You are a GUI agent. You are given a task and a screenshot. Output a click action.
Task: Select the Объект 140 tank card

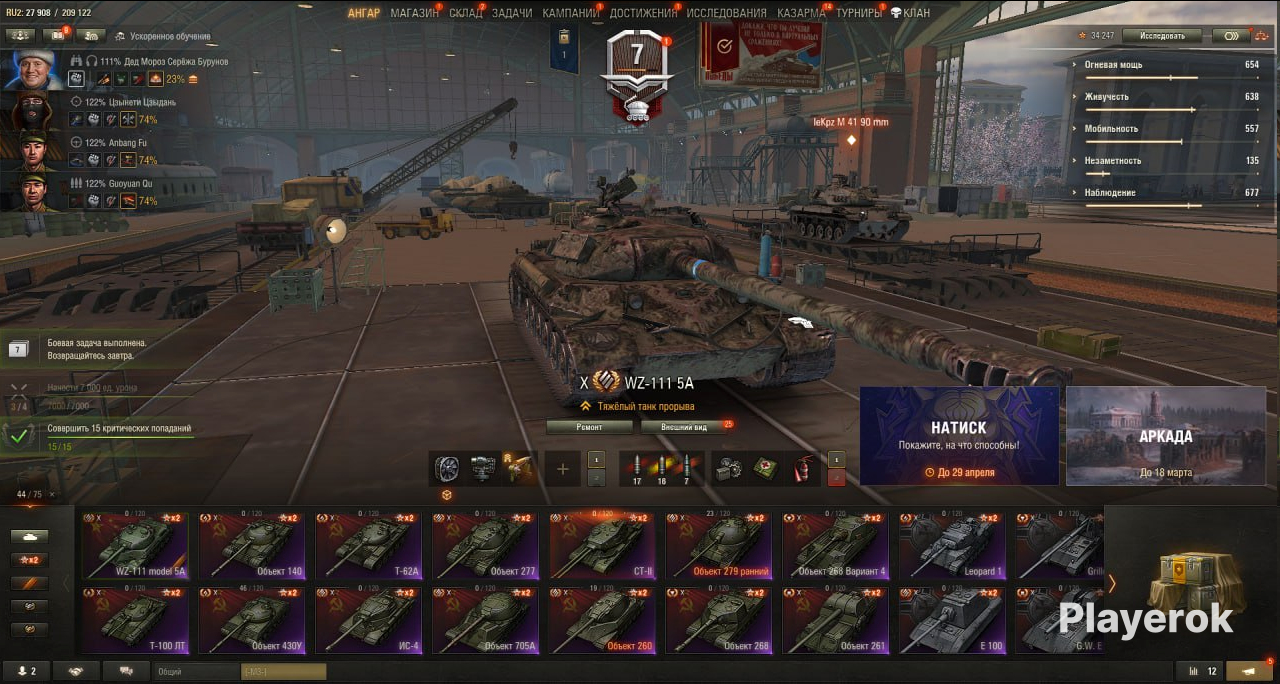pos(252,547)
